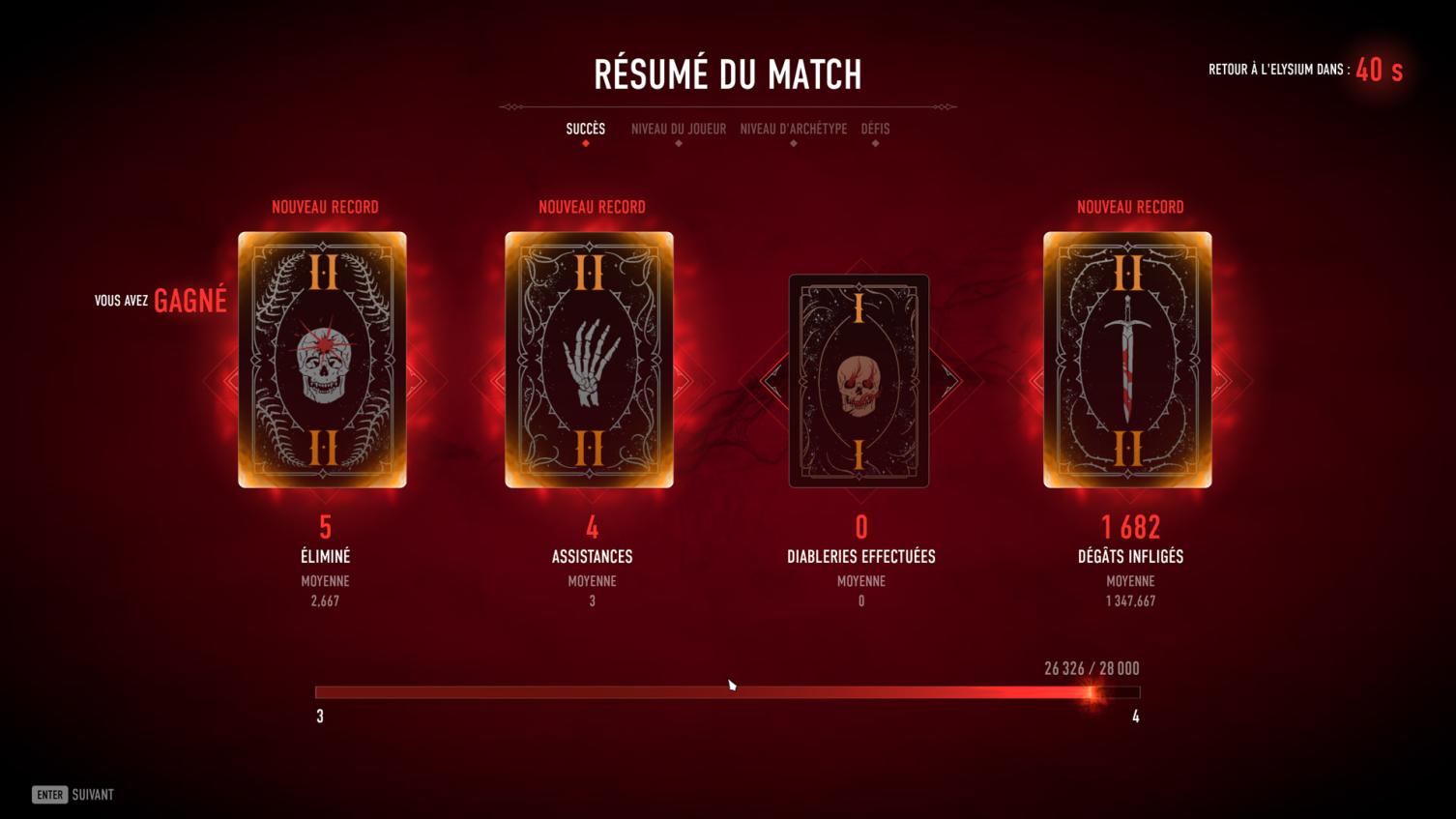Viewport: 1456px width, 819px height.
Task: Select the Éliminé skull card
Action: 323,360
